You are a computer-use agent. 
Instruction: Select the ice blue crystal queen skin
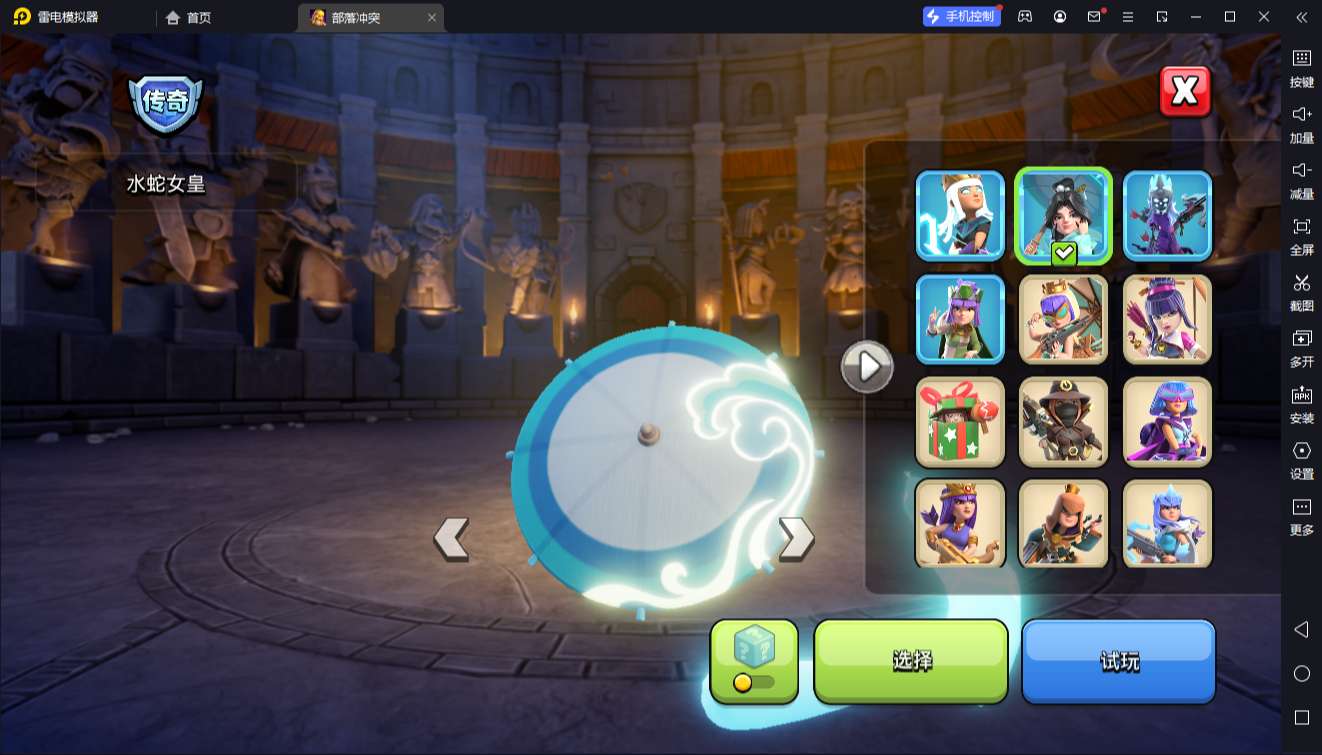(1167, 524)
